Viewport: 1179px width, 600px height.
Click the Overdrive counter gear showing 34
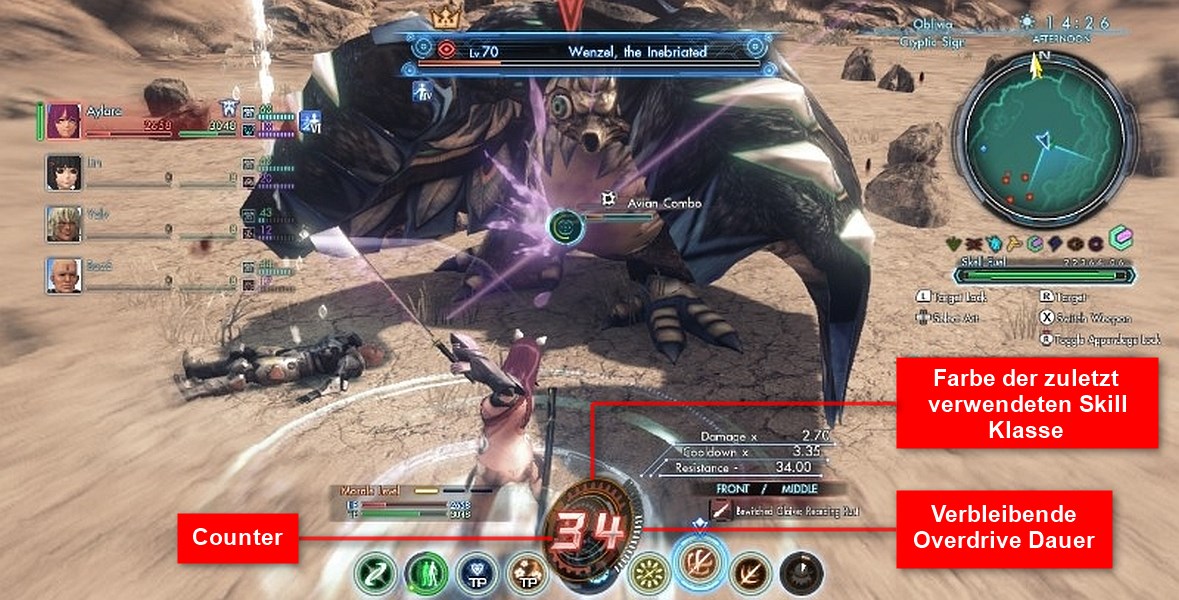588,530
